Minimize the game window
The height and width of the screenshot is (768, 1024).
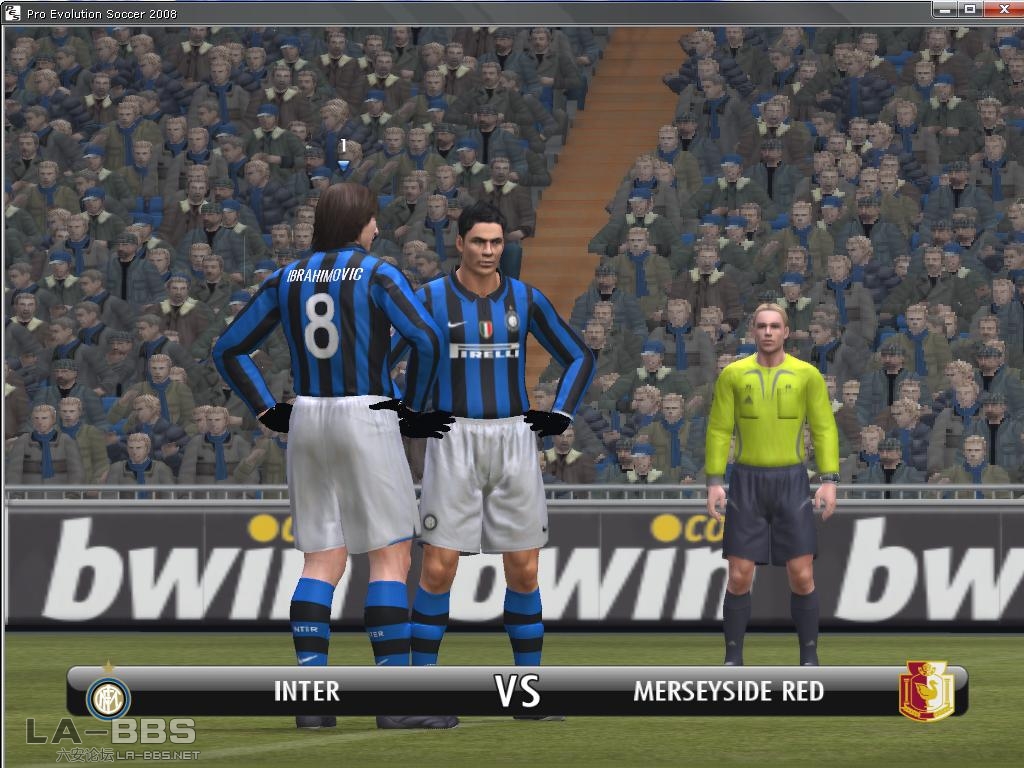pyautogui.click(x=944, y=9)
